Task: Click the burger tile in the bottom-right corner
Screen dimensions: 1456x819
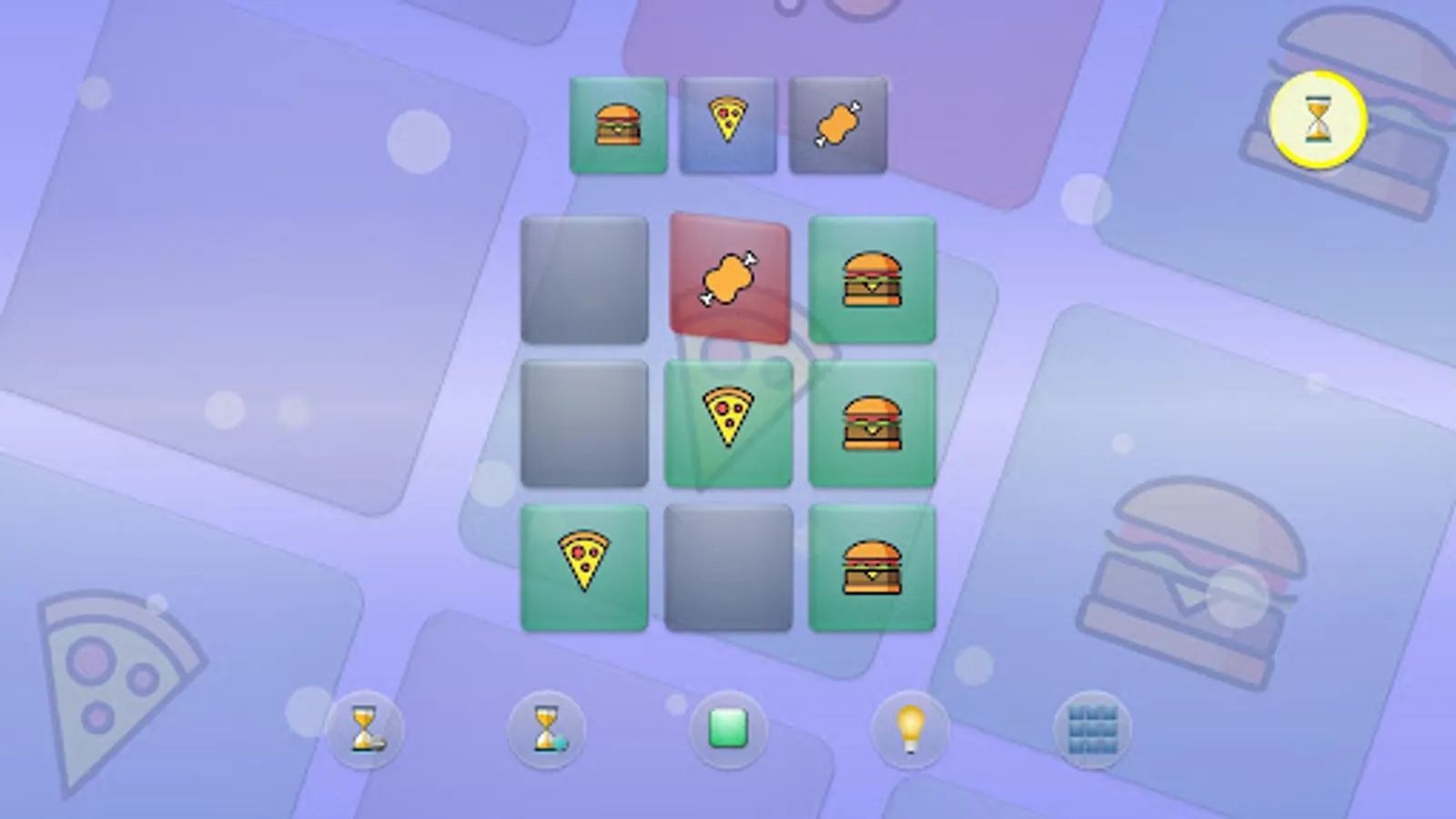Action: [872, 564]
